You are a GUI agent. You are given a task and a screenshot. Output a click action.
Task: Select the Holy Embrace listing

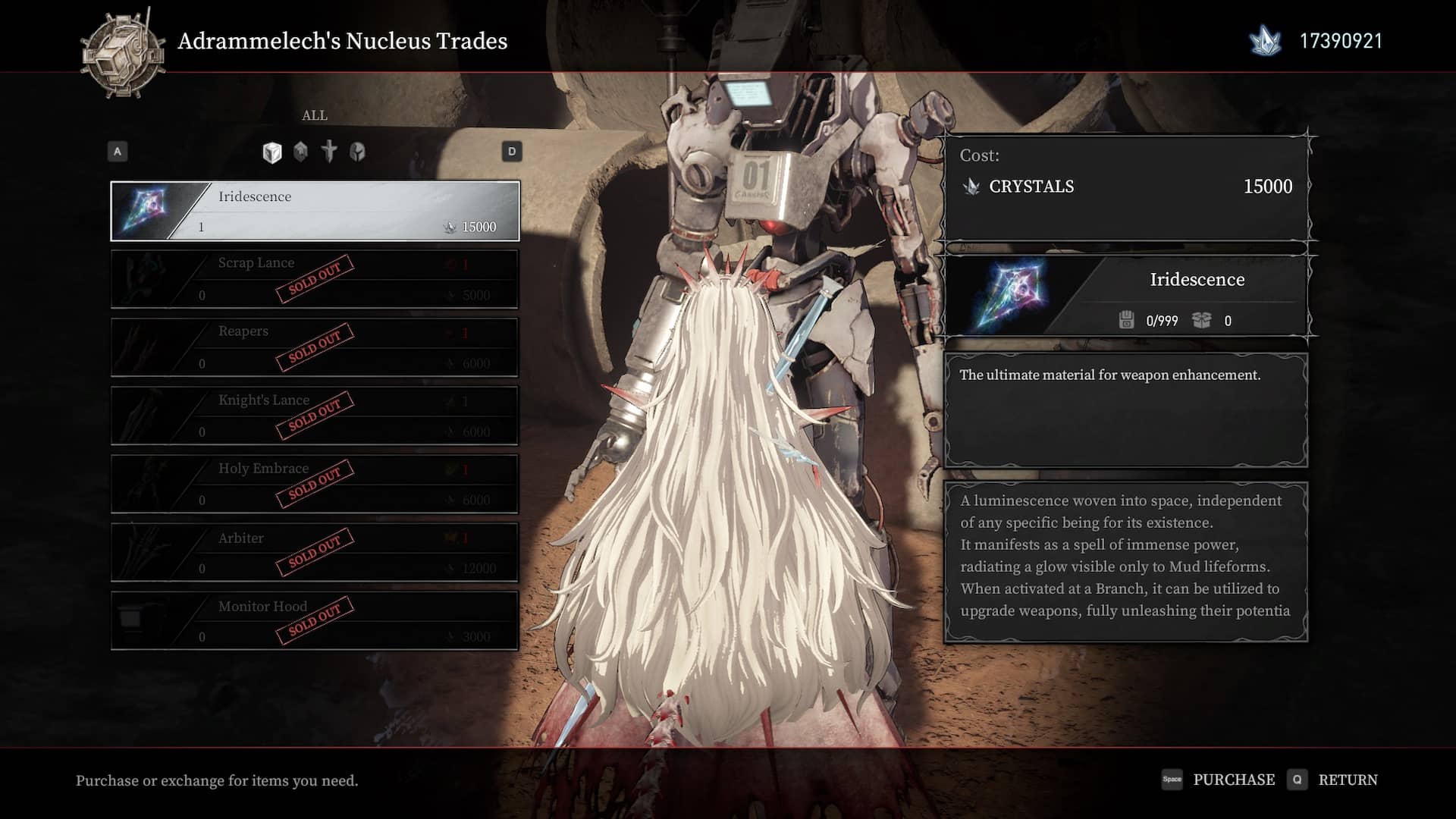point(315,484)
